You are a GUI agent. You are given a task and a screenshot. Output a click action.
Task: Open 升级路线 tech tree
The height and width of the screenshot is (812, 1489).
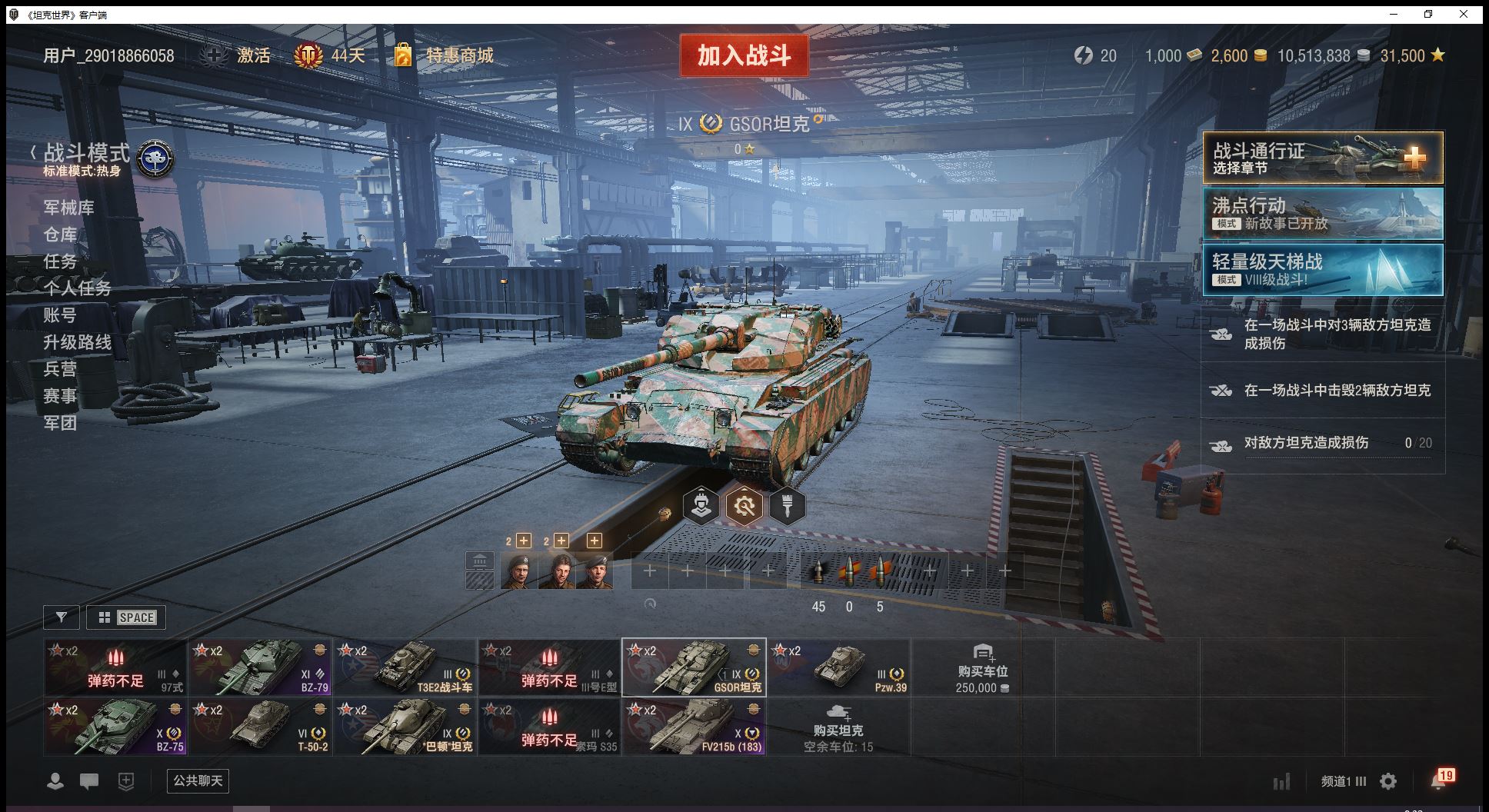point(77,342)
